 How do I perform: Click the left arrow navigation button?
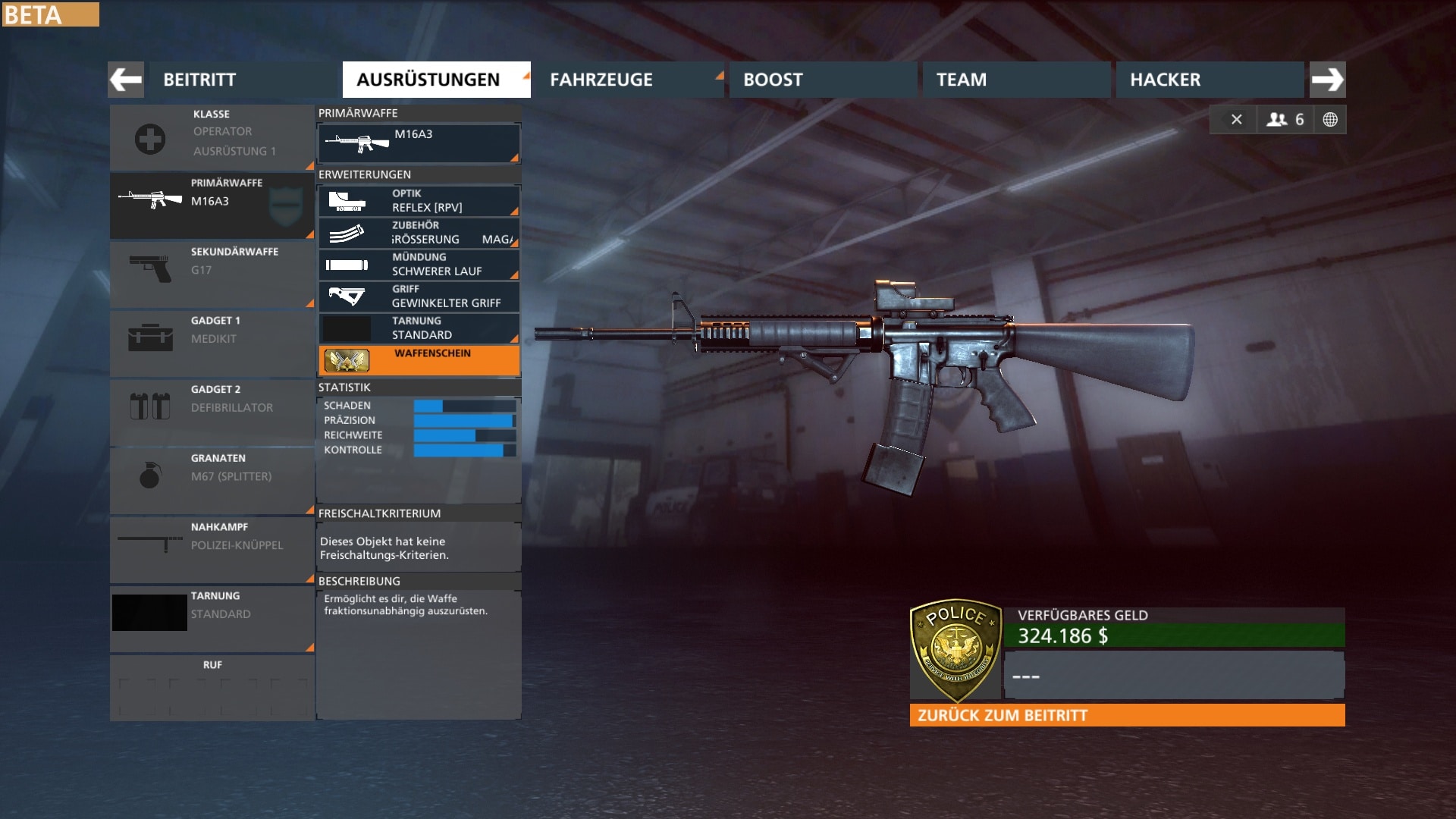click(126, 80)
